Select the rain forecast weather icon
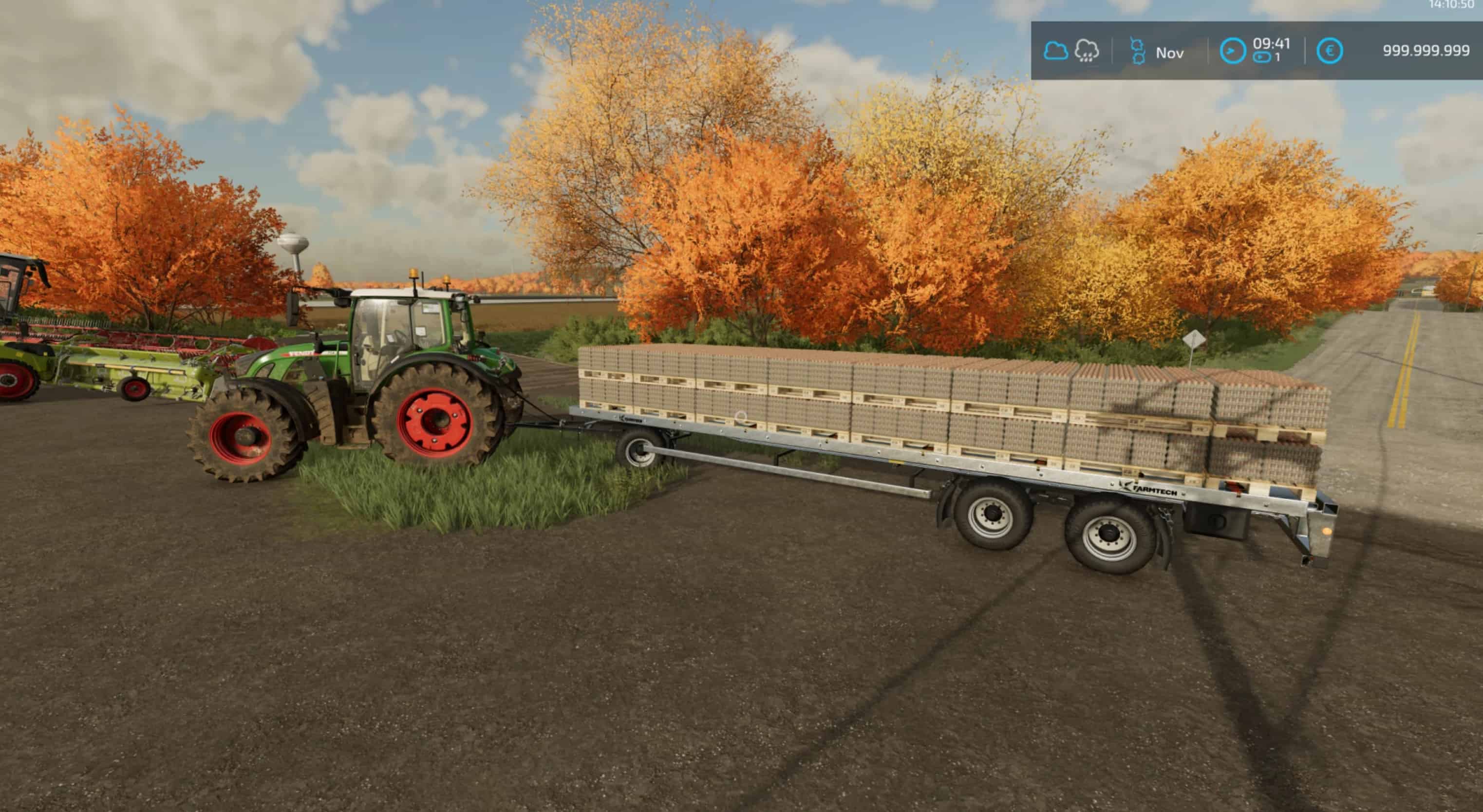This screenshot has width=1483, height=812. click(1087, 51)
